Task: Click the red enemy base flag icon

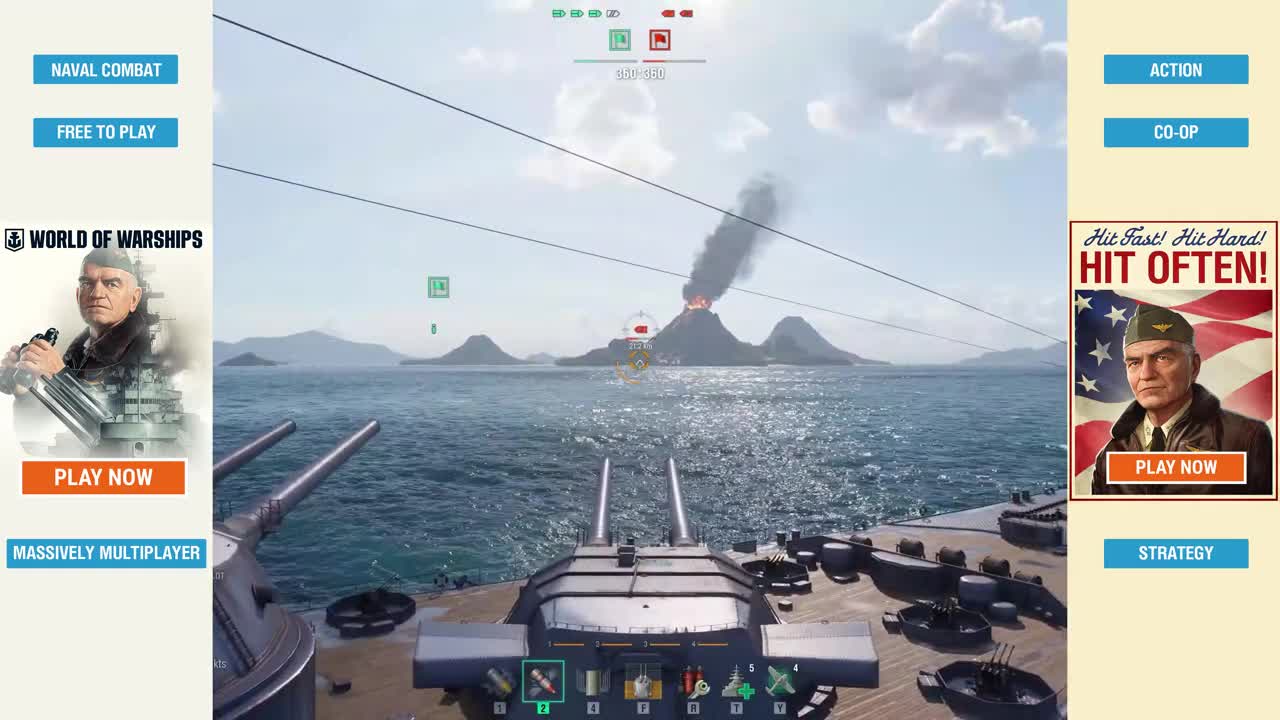Action: pos(659,40)
